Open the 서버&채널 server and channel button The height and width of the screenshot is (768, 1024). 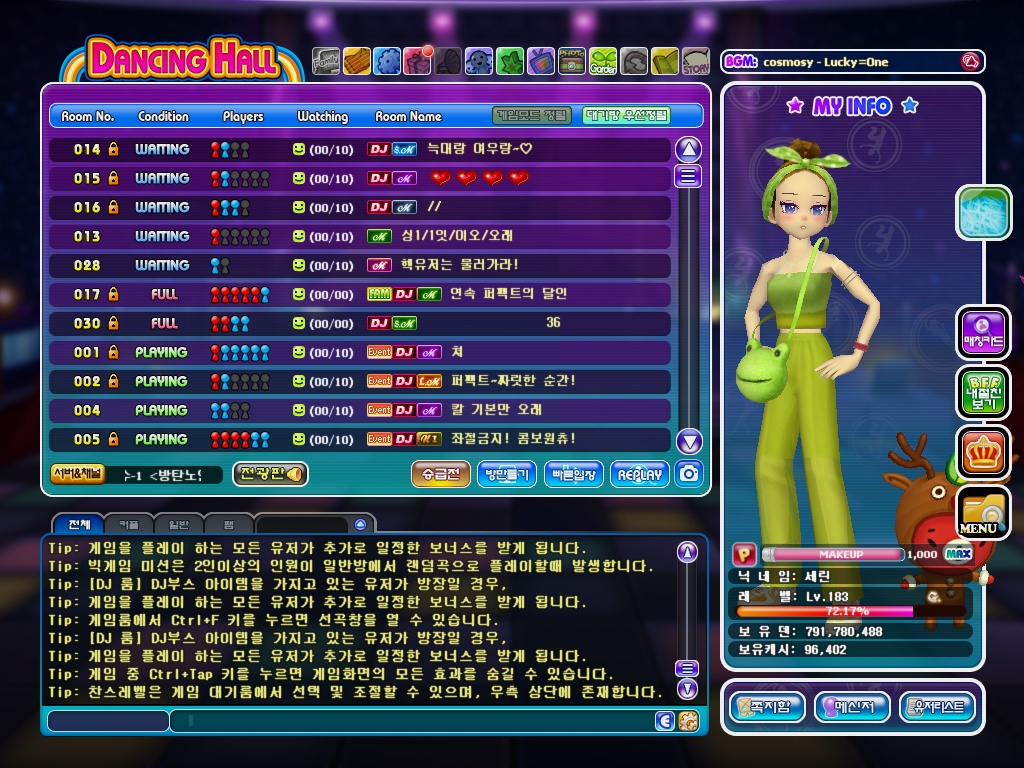pyautogui.click(x=77, y=474)
